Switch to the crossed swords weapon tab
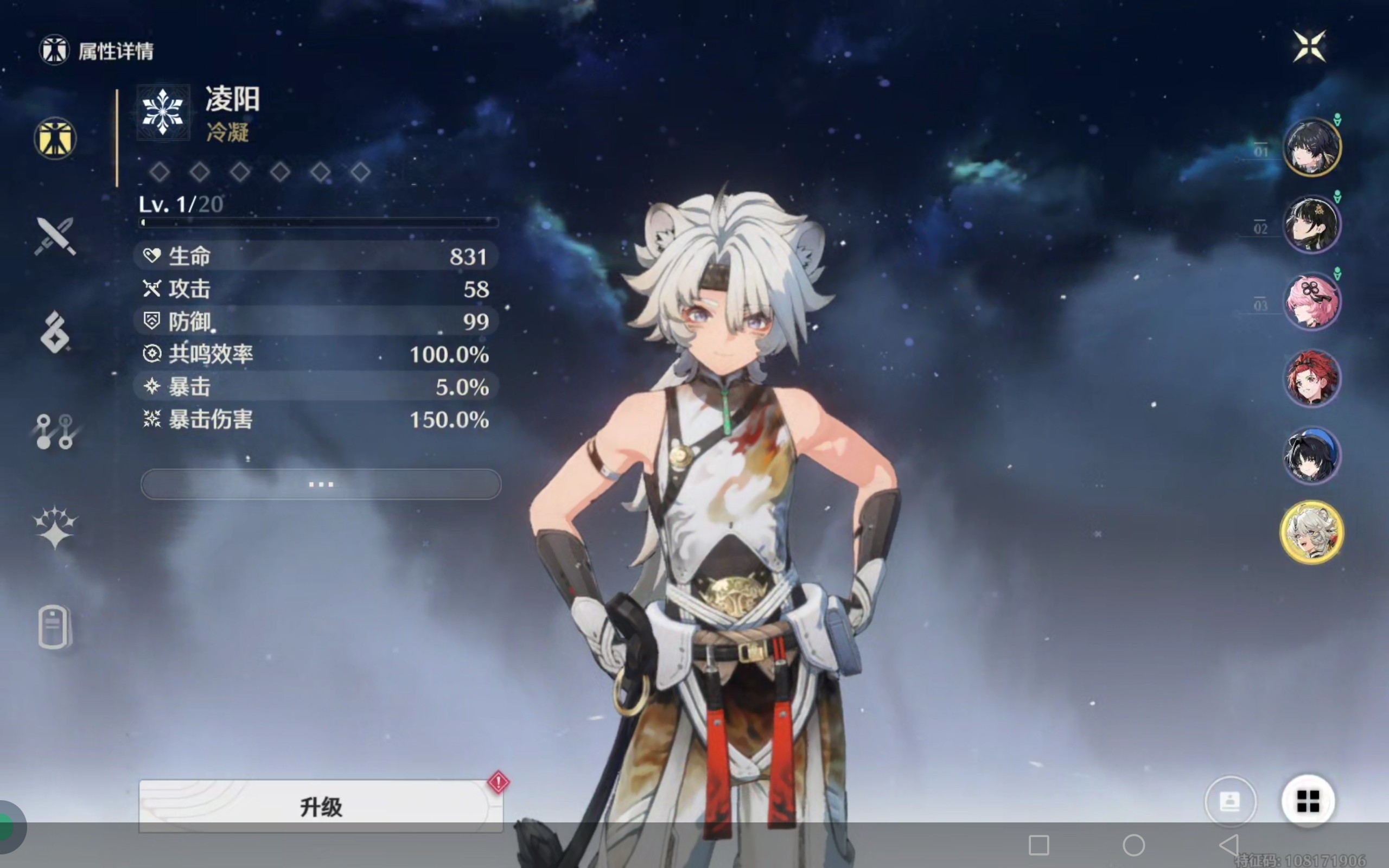The height and width of the screenshot is (868, 1389). coord(55,235)
